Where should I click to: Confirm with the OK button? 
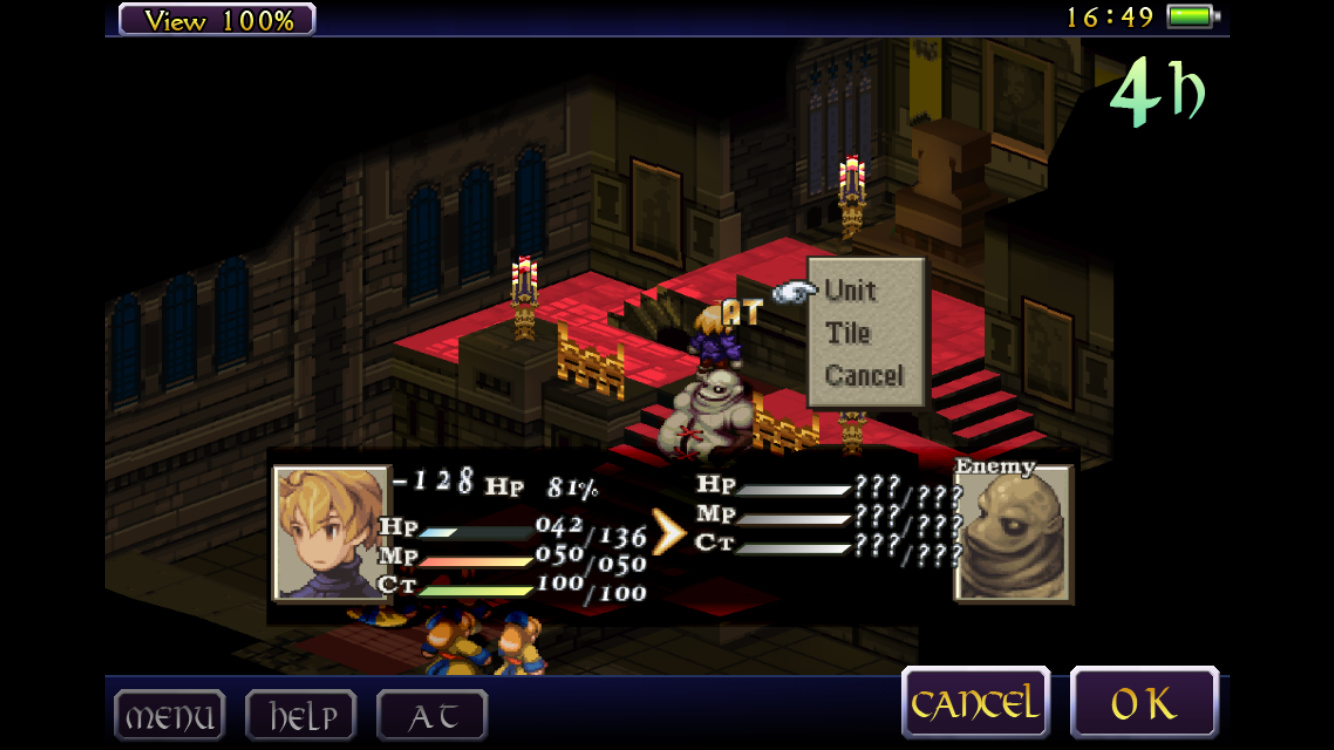(1144, 704)
